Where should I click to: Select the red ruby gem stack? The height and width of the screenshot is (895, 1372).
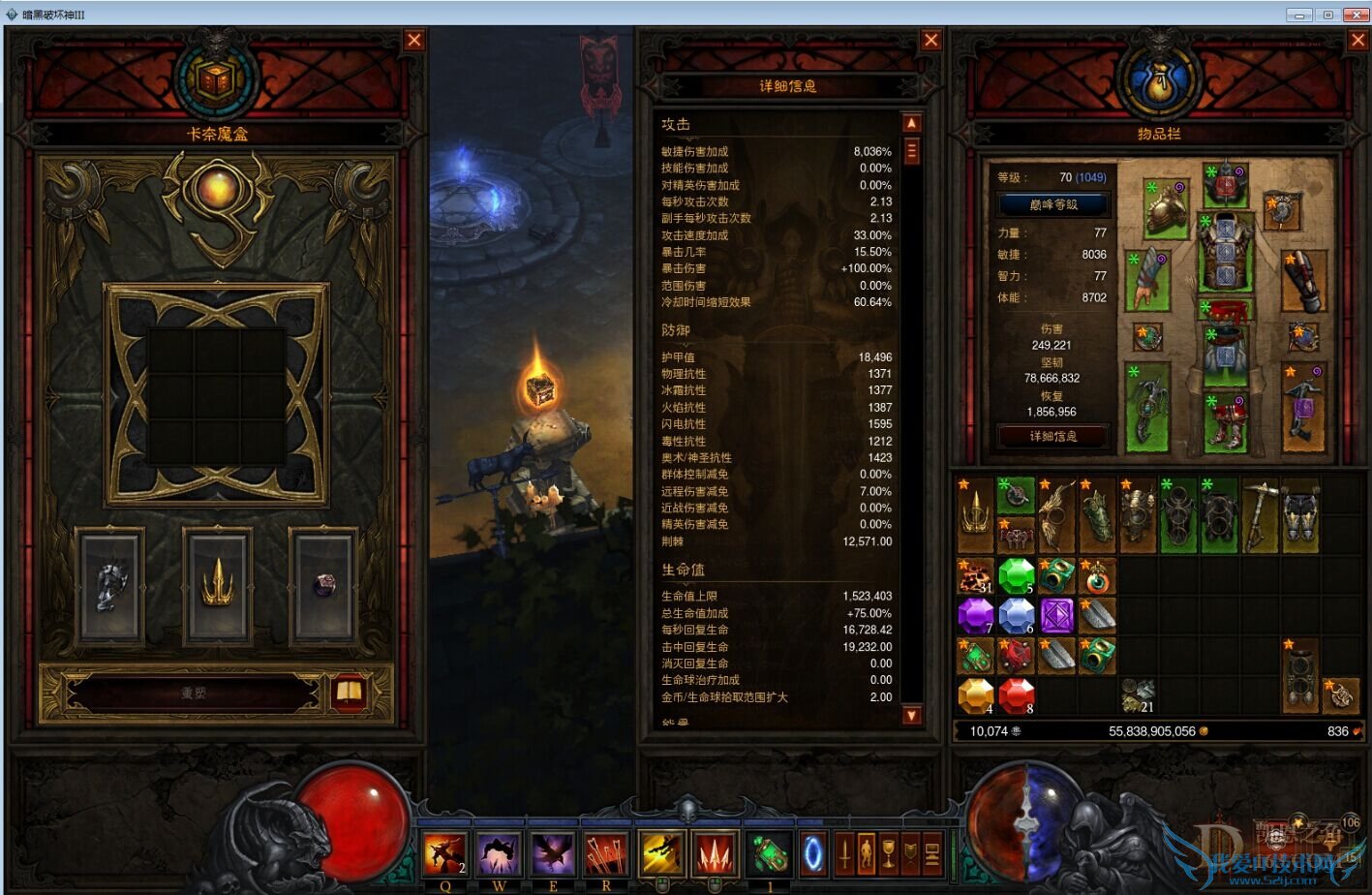[x=1016, y=694]
